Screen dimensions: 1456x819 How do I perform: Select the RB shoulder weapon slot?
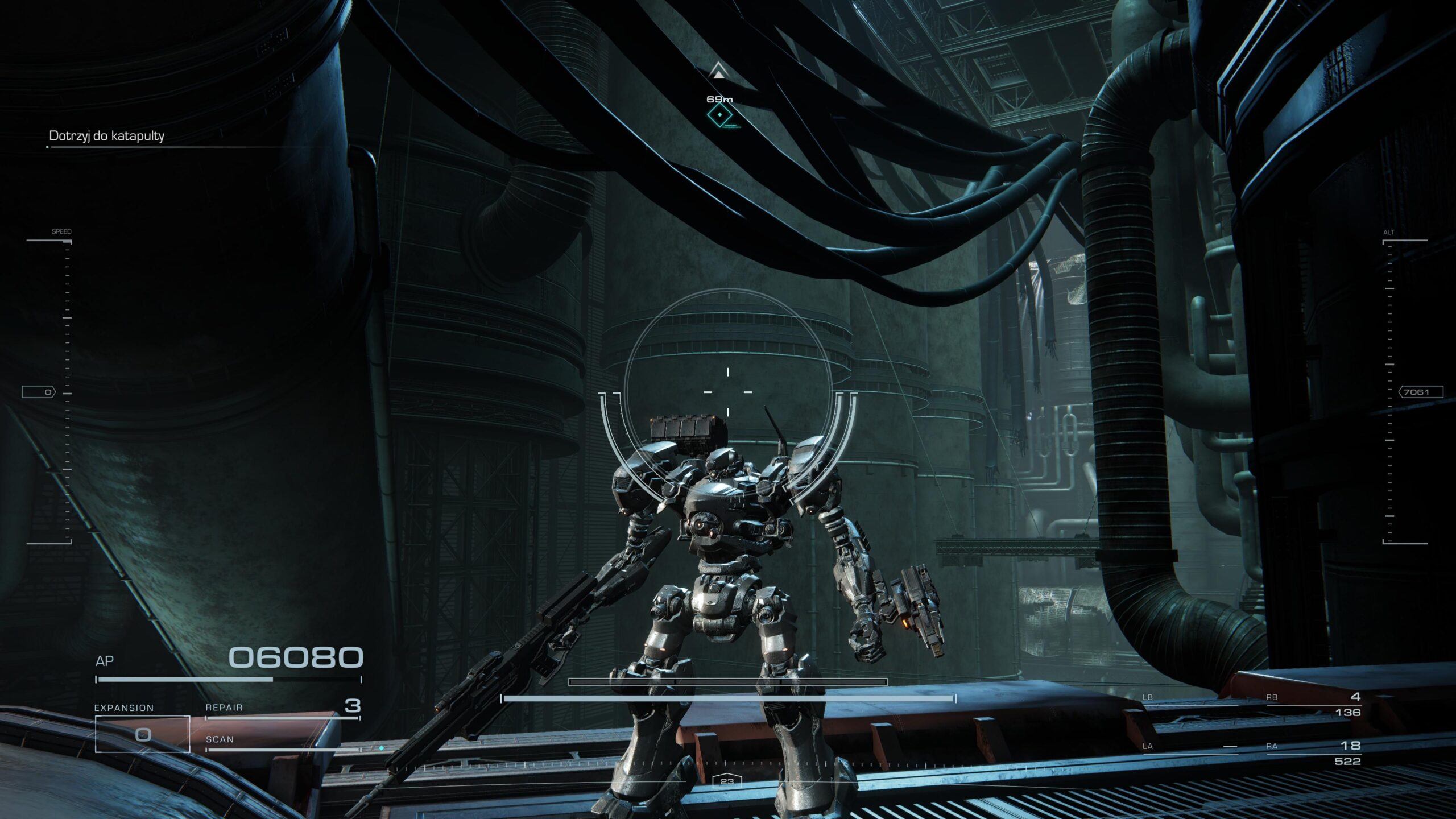tap(1313, 705)
